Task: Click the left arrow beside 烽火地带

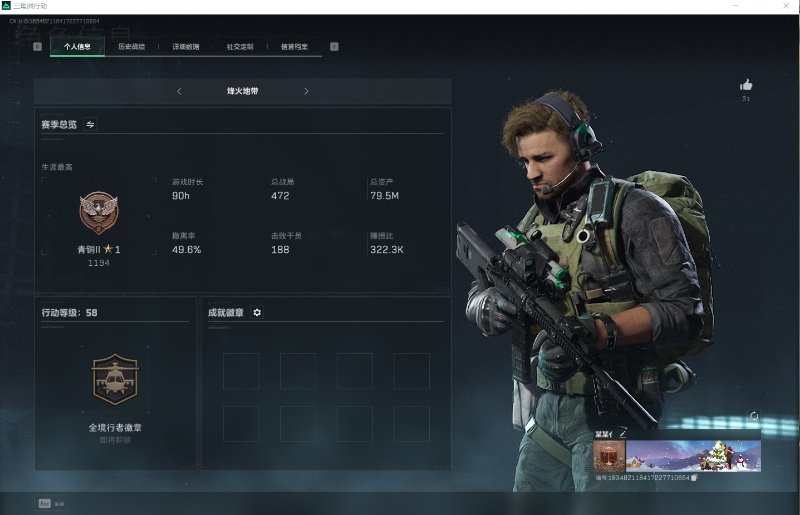Action: tap(179, 91)
